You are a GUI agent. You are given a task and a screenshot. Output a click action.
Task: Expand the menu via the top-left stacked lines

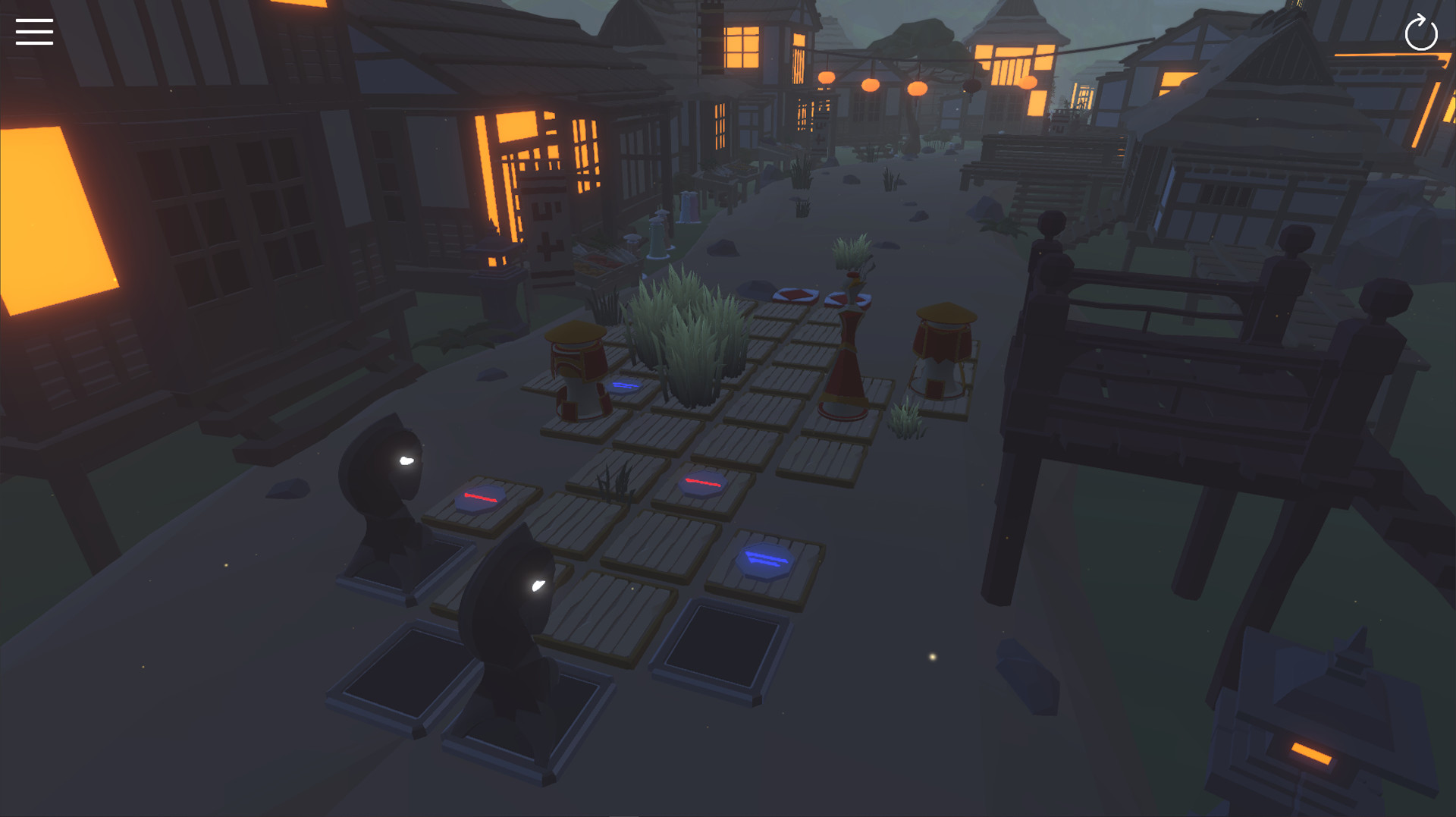(34, 32)
